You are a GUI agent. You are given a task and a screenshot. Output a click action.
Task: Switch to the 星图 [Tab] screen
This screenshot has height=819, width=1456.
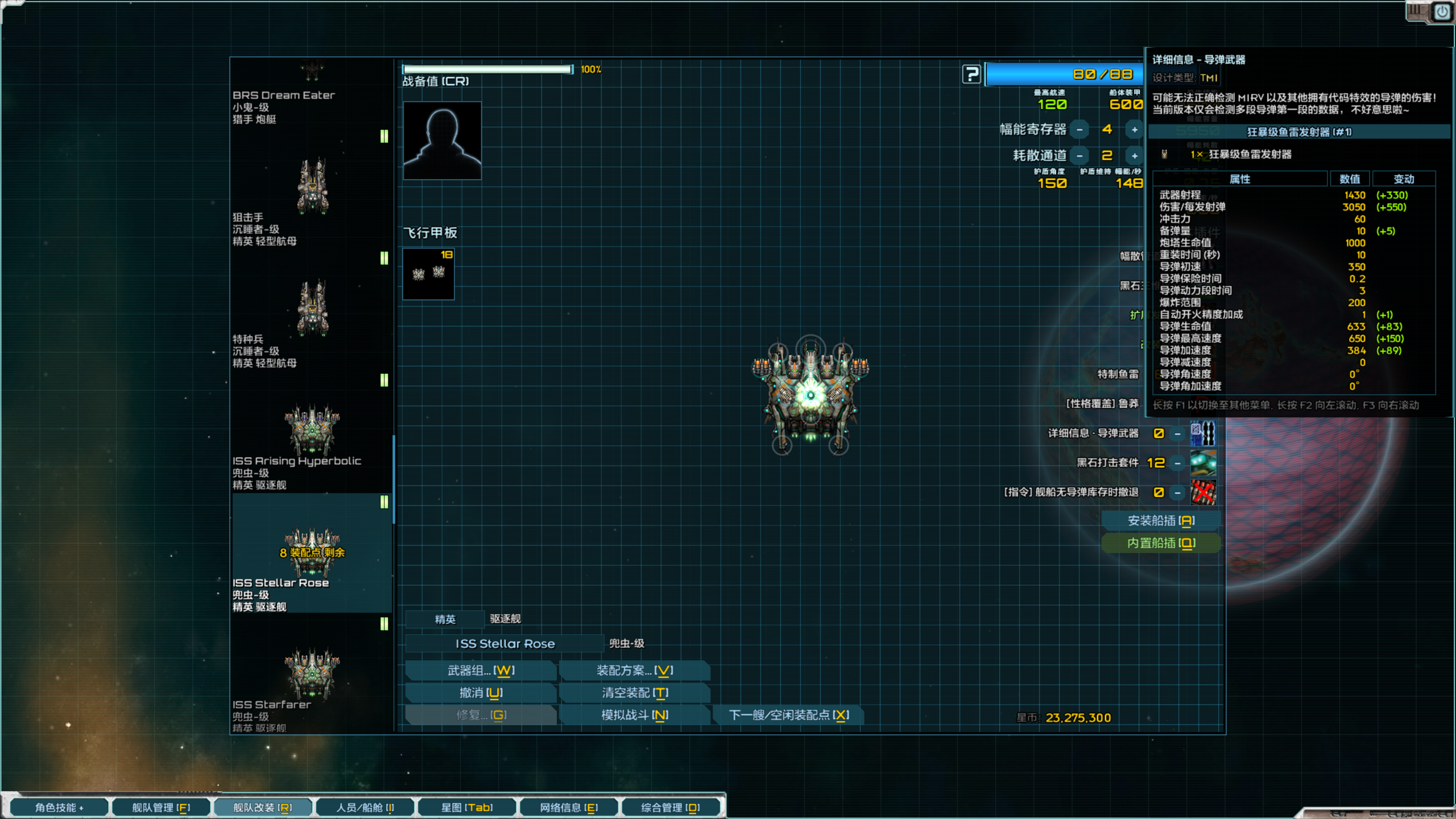(467, 807)
